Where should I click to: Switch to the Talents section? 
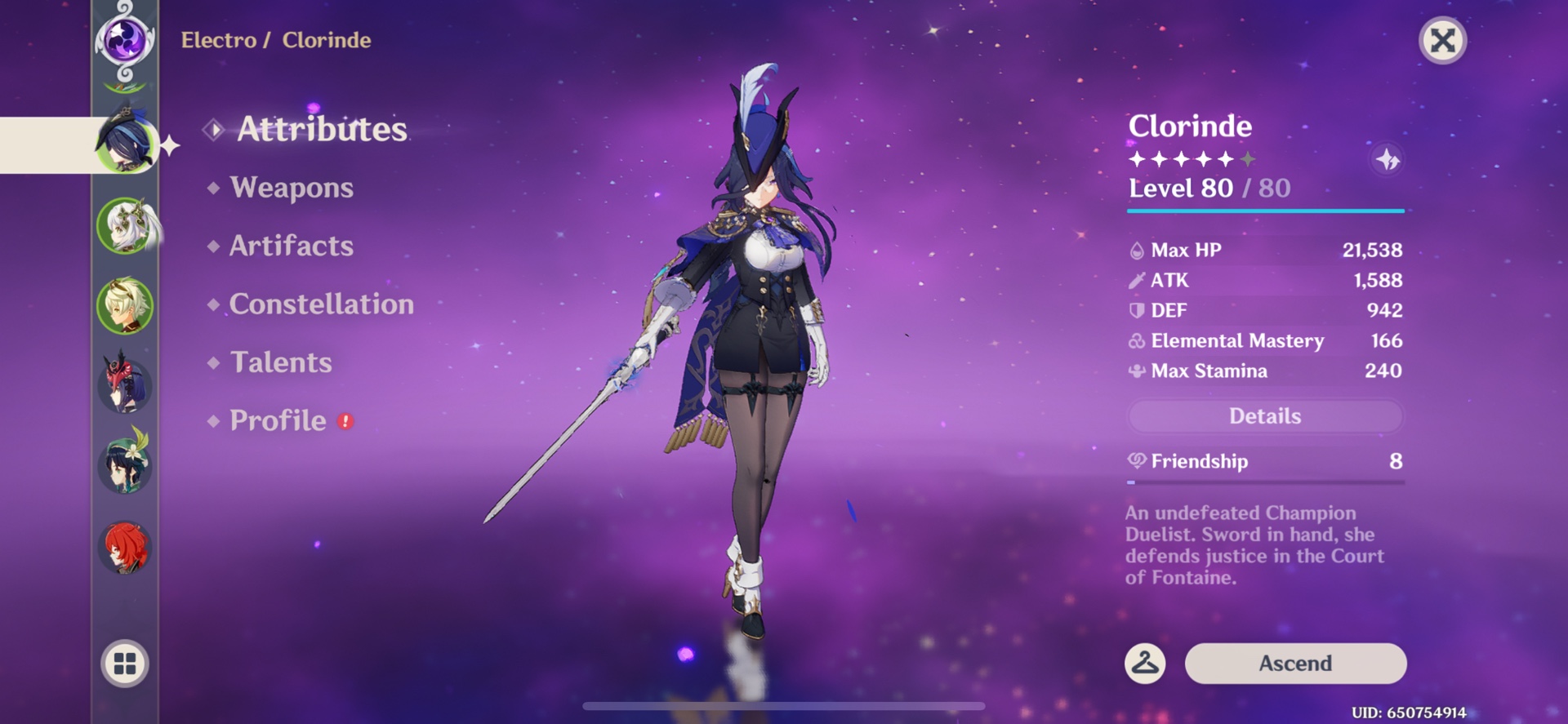point(280,362)
